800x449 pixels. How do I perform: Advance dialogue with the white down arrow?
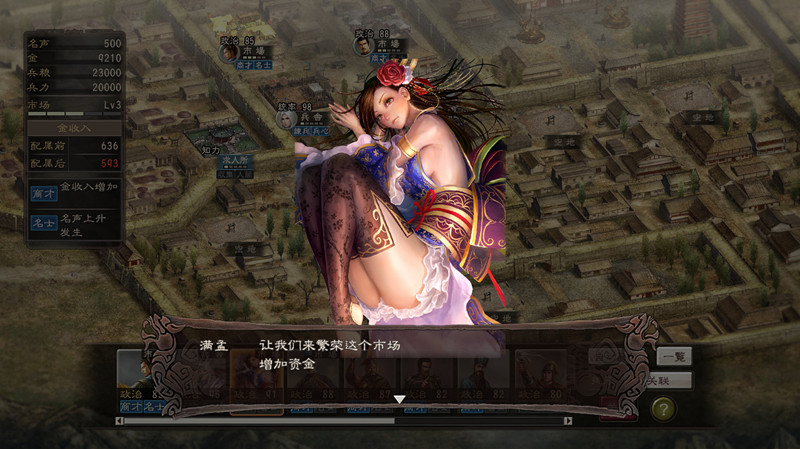point(399,399)
